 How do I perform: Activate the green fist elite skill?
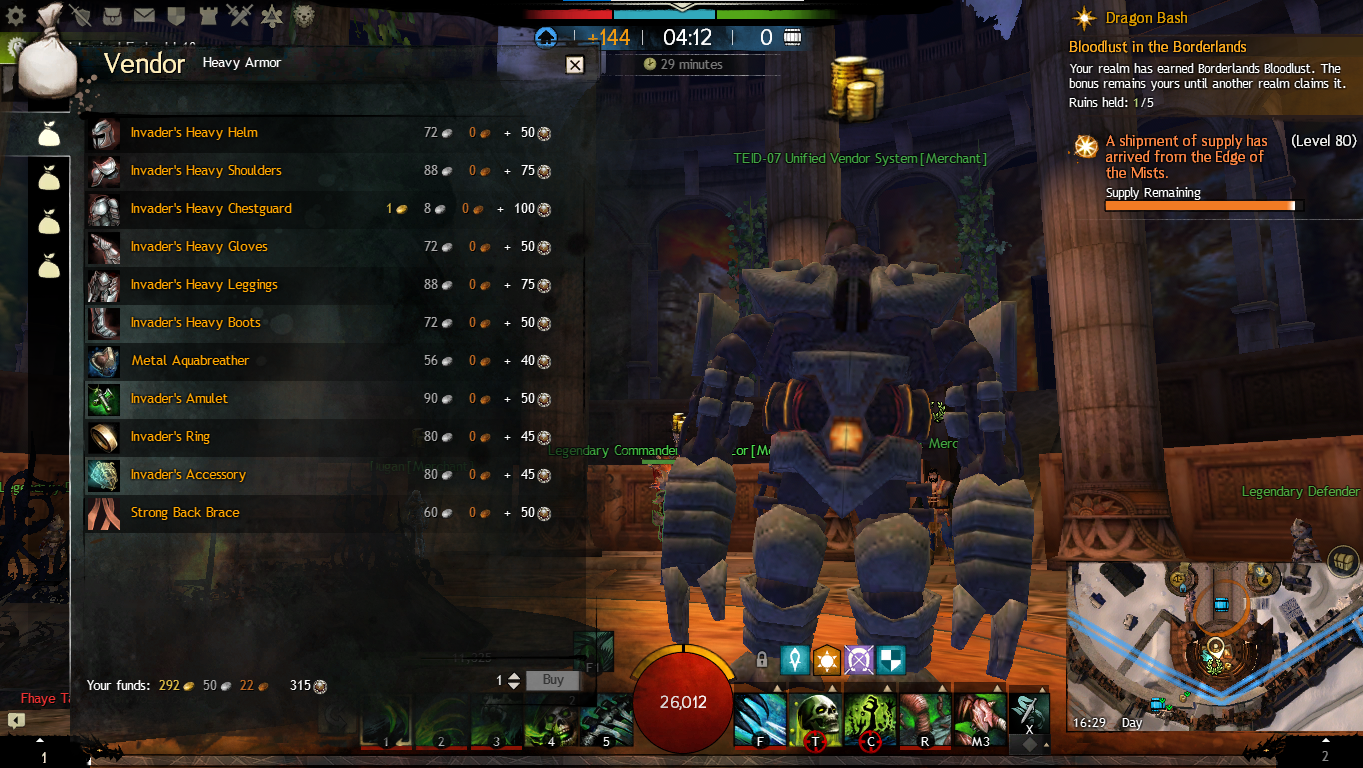[x=870, y=717]
